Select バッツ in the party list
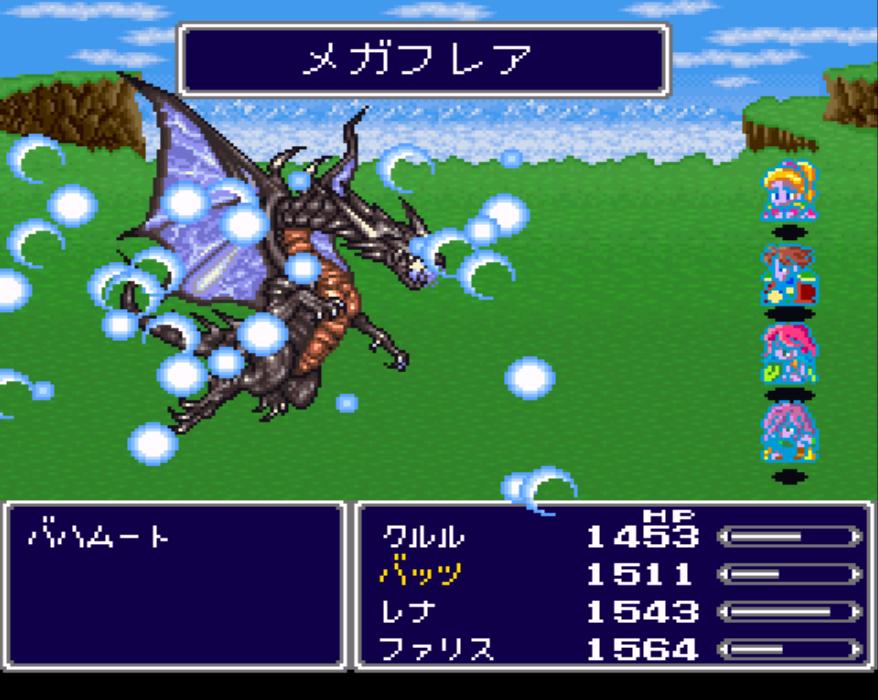The width and height of the screenshot is (878, 700). point(421,574)
